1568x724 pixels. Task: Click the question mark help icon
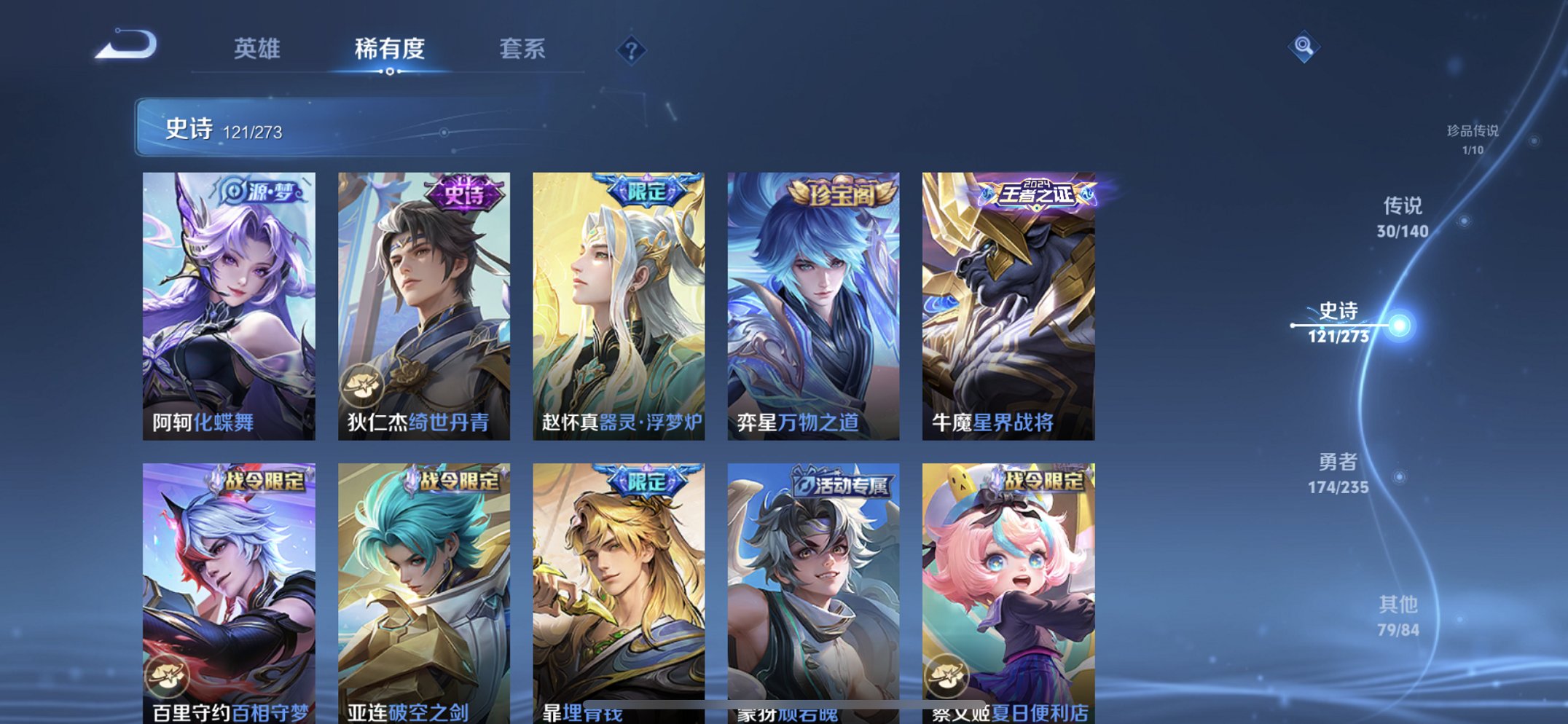click(632, 50)
